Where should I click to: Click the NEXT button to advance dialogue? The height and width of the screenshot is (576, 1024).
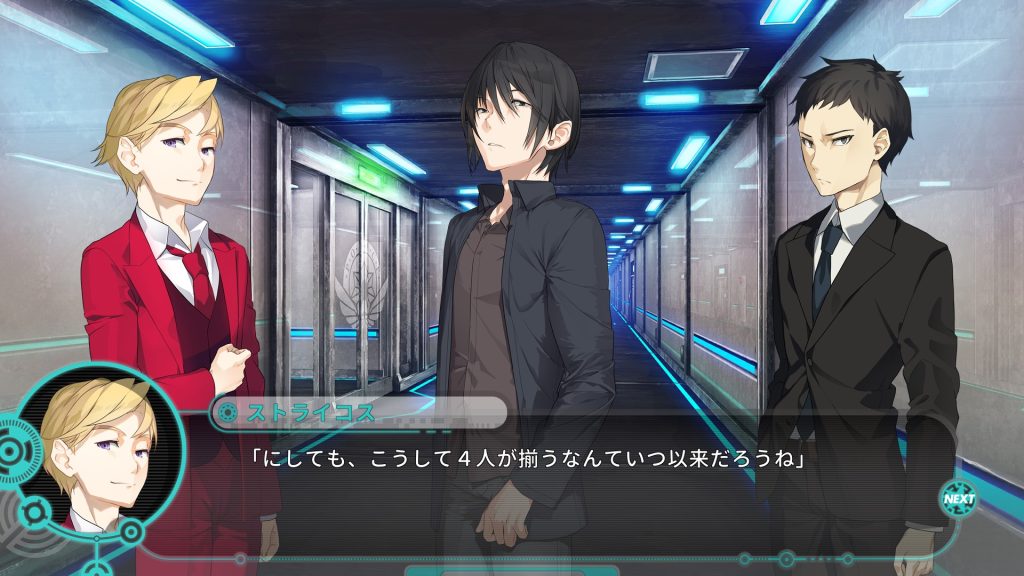click(x=958, y=498)
